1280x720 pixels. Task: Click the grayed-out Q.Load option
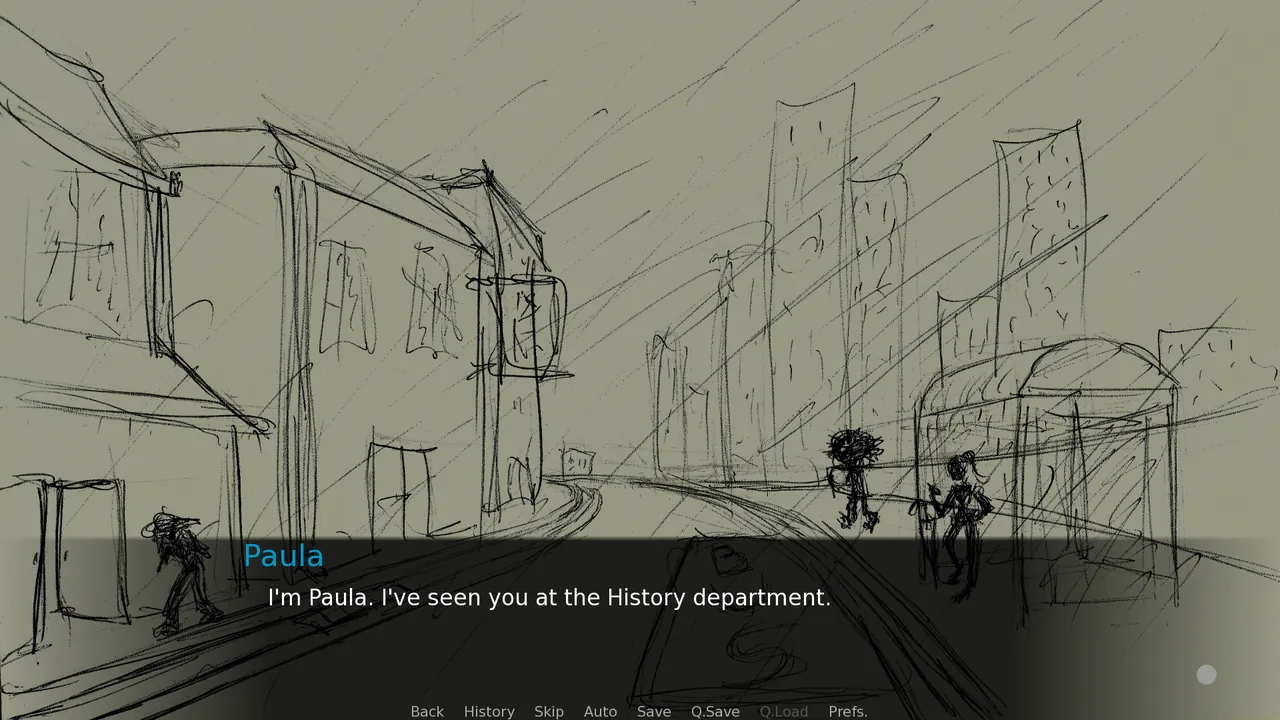tap(784, 711)
